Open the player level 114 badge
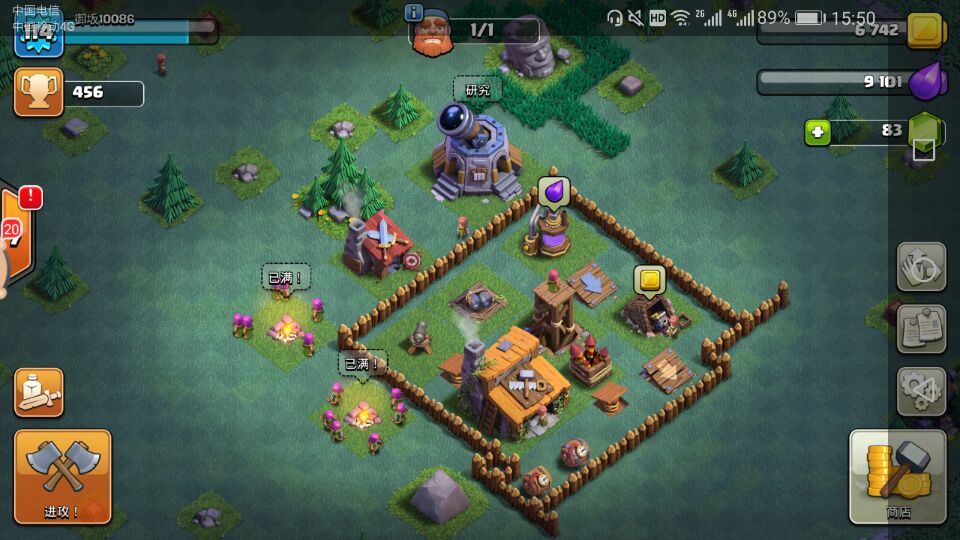Image resolution: width=960 pixels, height=540 pixels. click(37, 36)
